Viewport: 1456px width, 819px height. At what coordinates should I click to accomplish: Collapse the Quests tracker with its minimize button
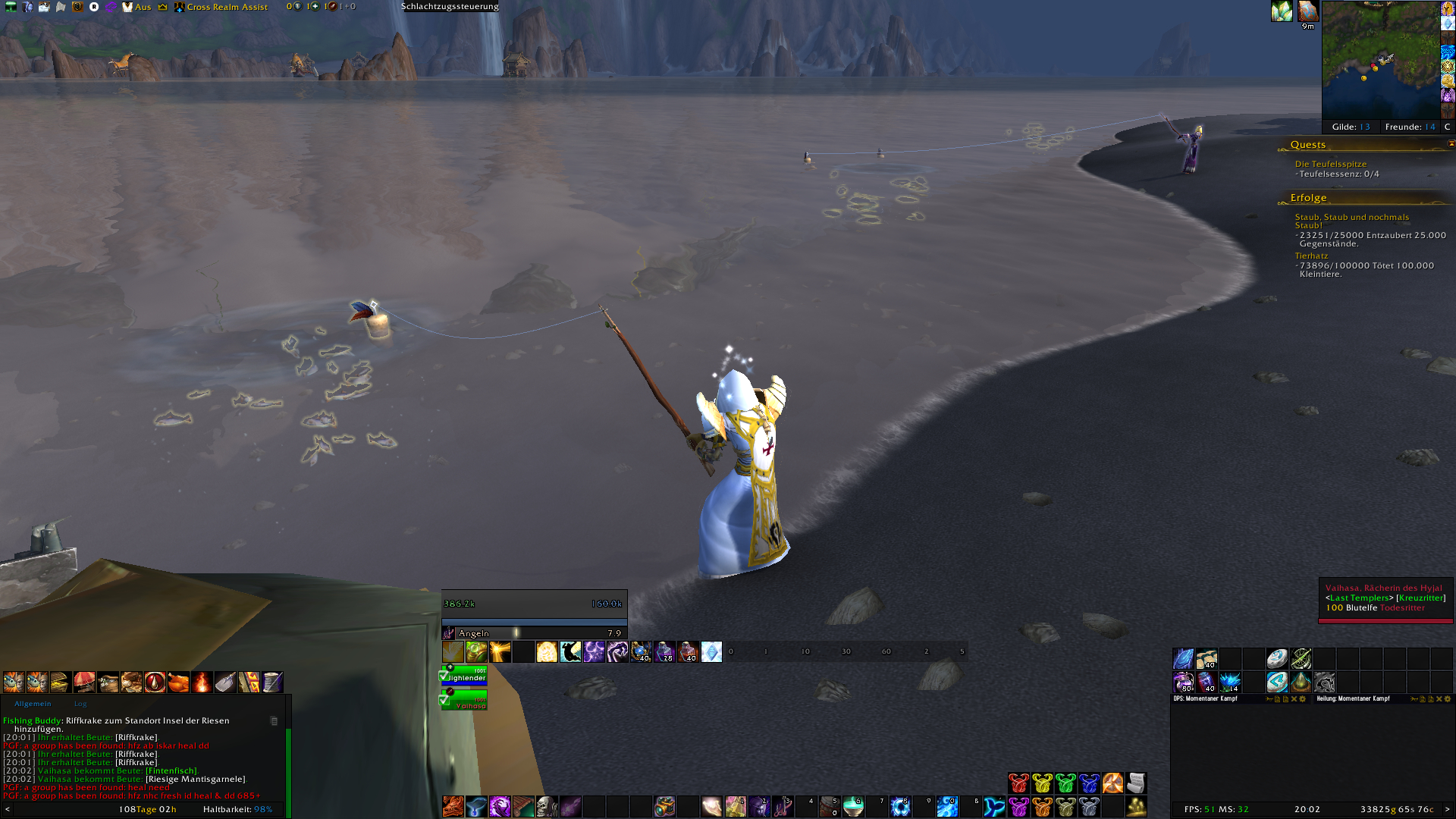(x=1451, y=143)
